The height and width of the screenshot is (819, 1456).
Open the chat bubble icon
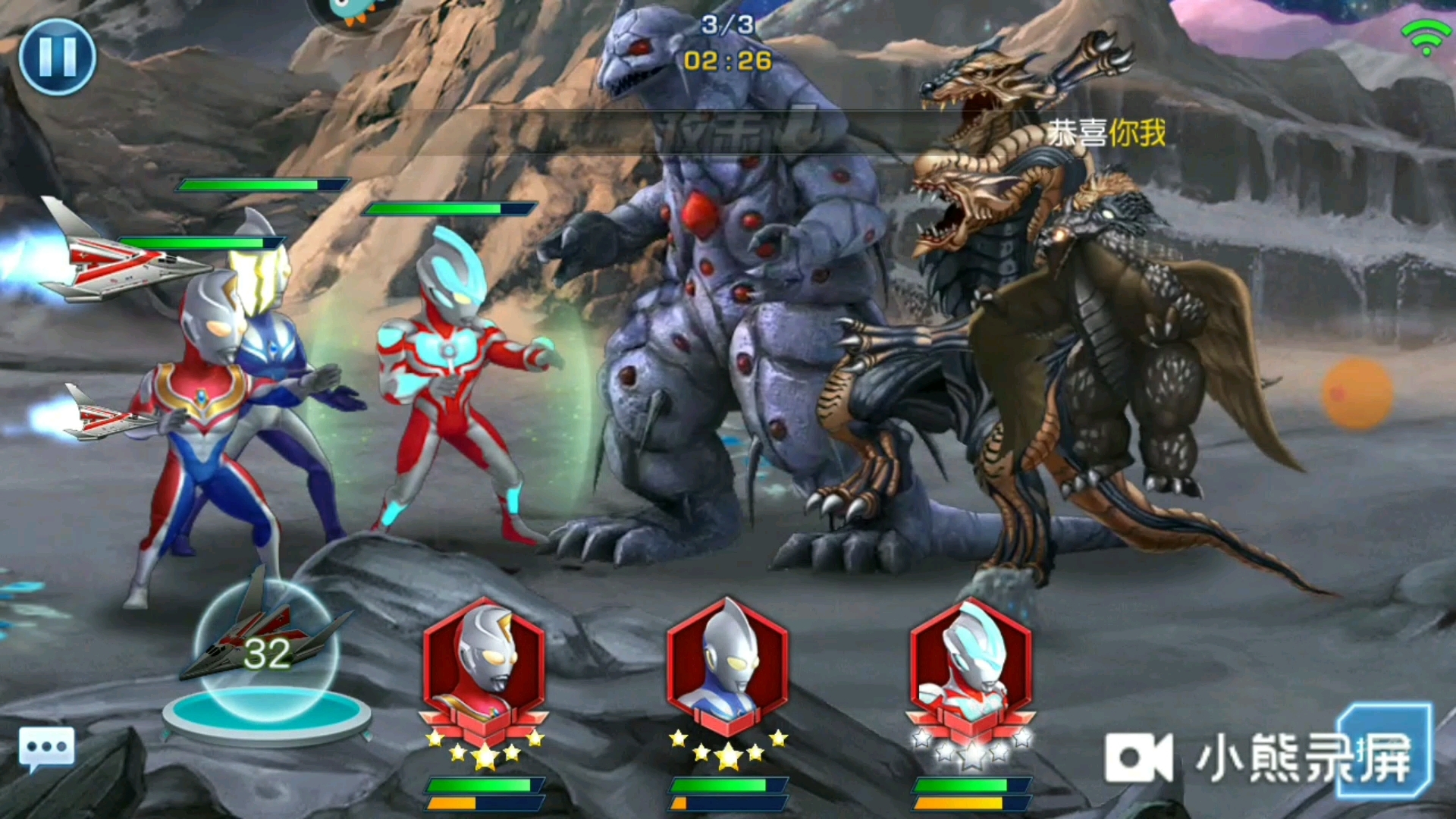point(46,748)
